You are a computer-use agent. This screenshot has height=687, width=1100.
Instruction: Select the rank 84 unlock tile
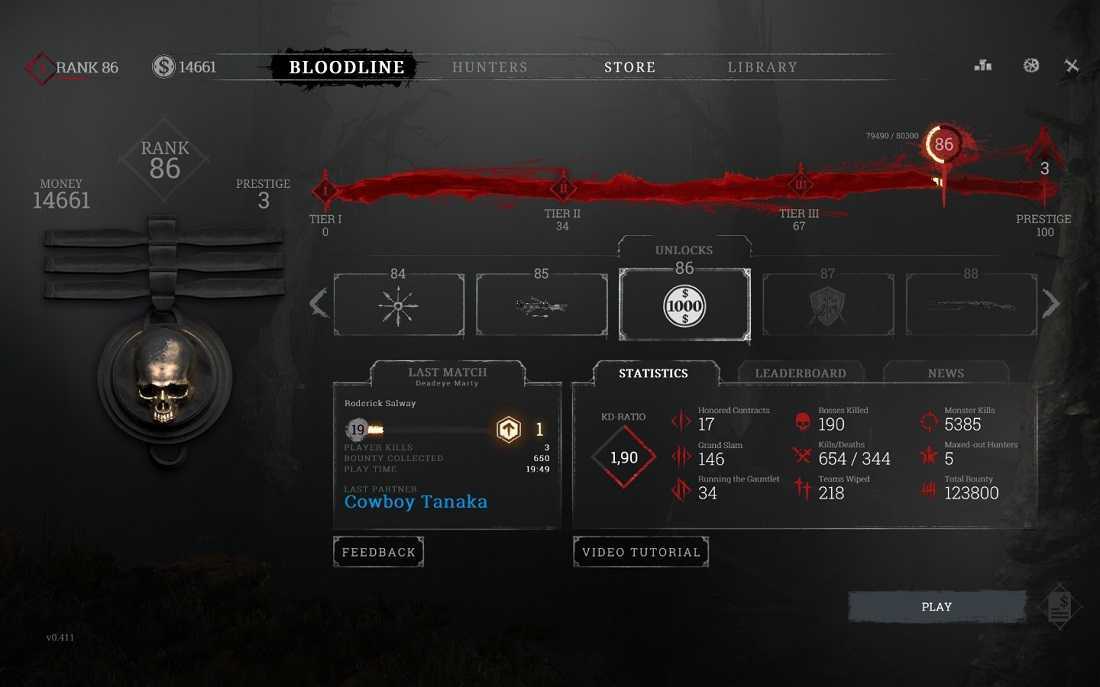point(398,305)
